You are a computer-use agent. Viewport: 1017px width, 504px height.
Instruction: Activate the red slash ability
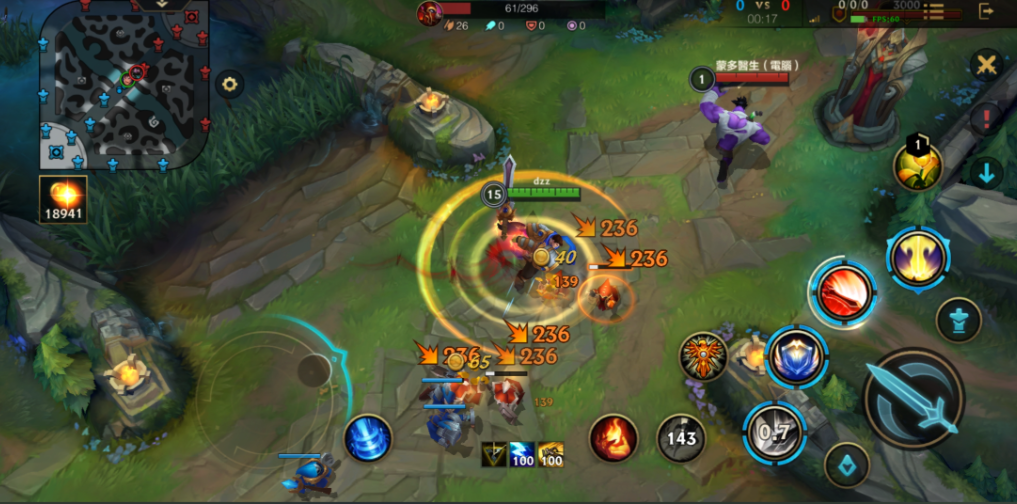[843, 294]
